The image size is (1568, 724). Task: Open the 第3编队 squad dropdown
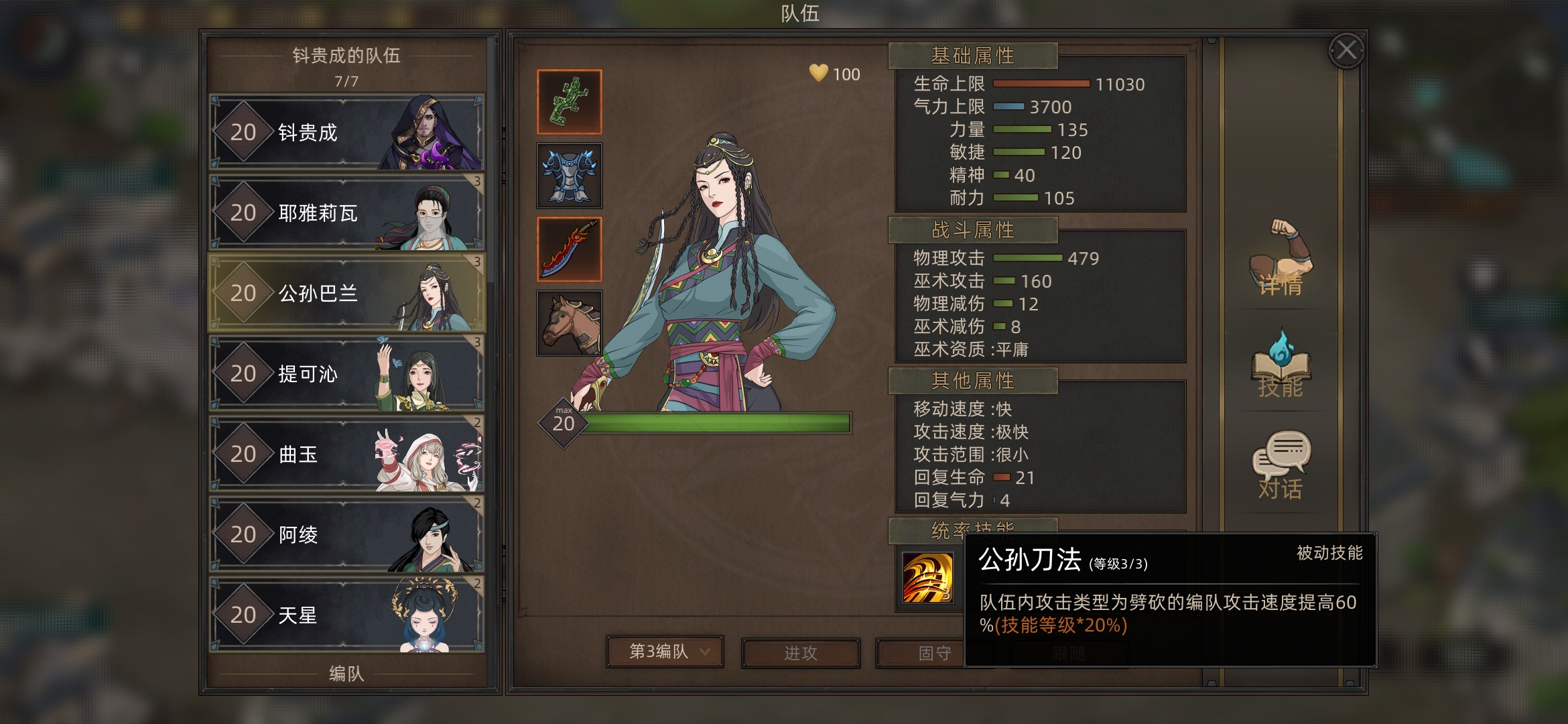665,652
